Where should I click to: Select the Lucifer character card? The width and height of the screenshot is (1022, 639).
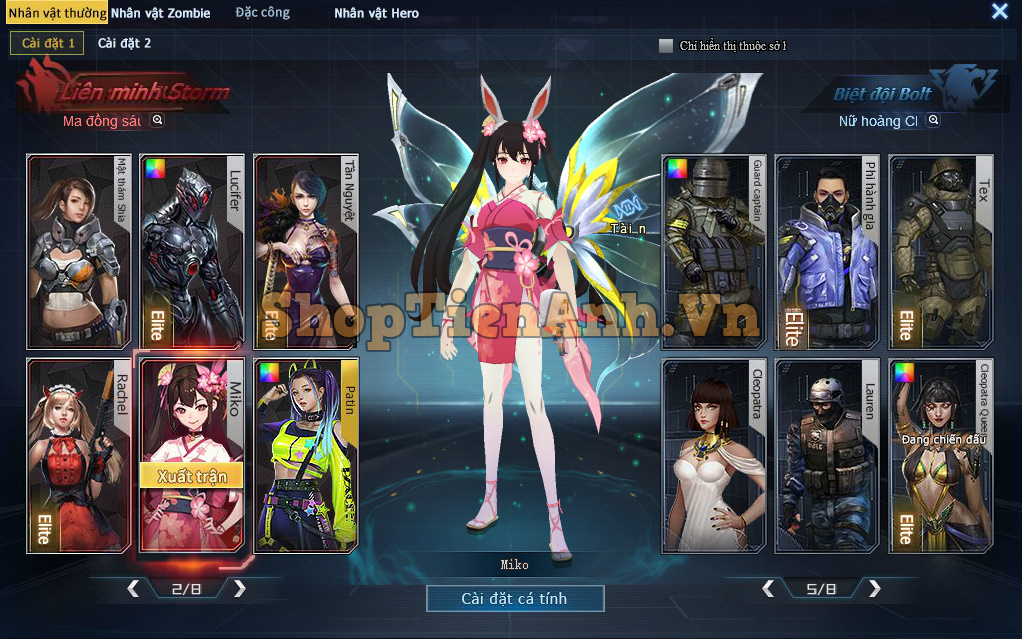click(x=192, y=250)
